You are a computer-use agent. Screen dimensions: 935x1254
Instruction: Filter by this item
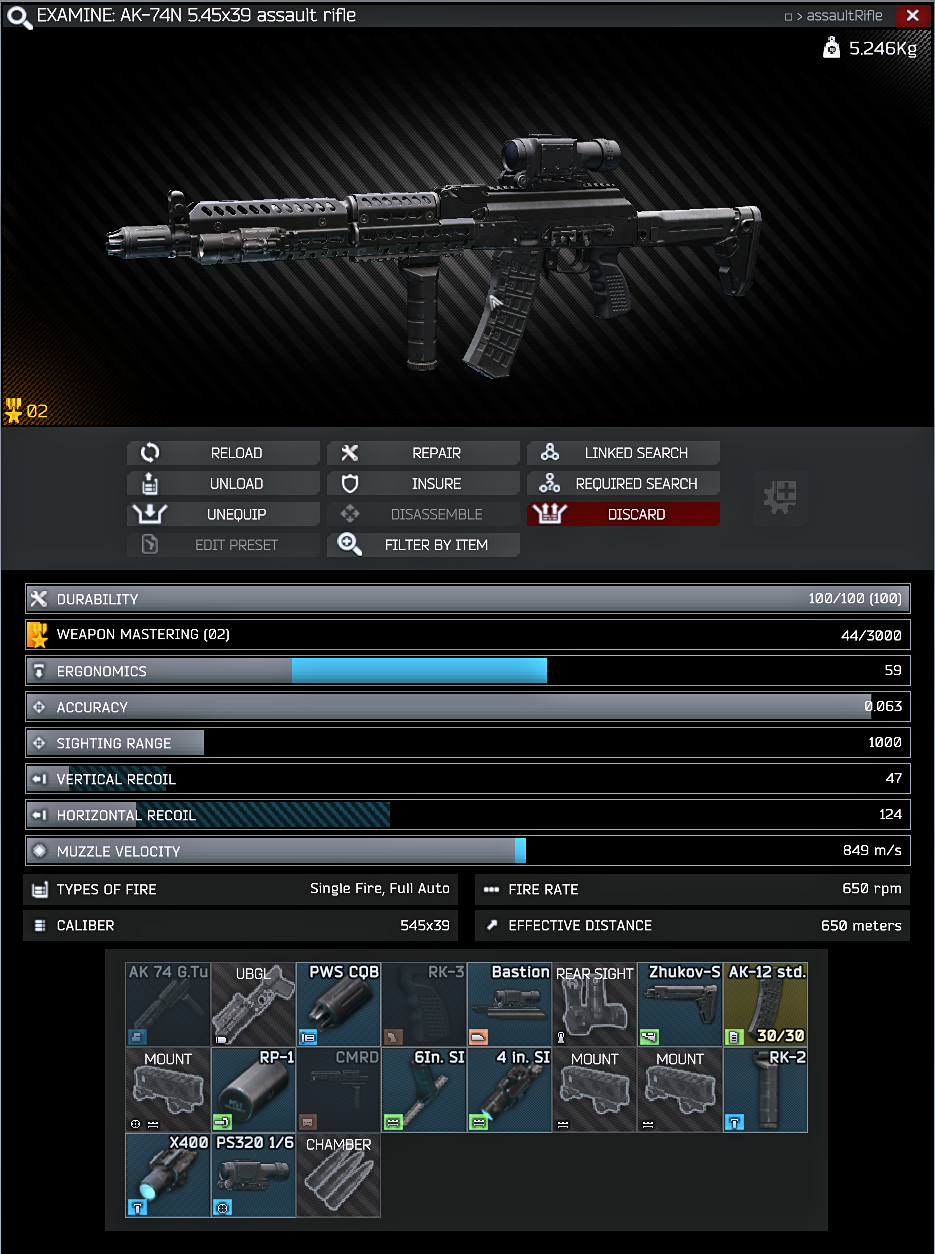[423, 545]
